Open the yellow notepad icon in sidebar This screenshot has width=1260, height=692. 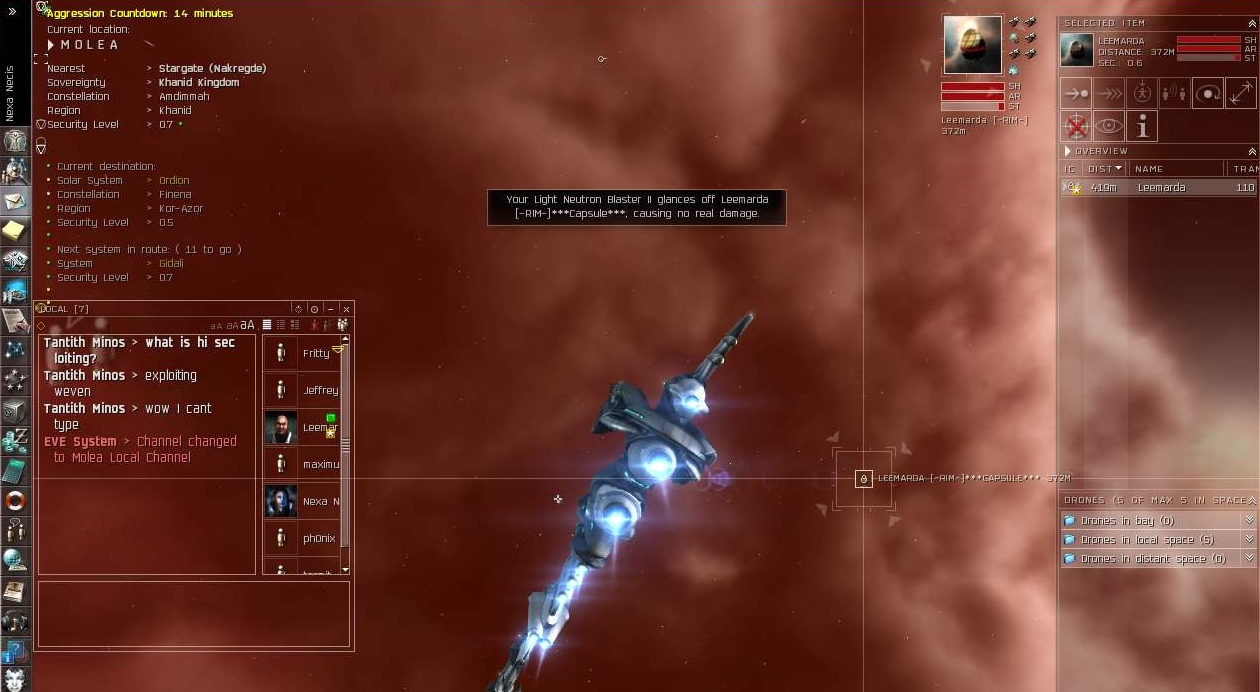coord(14,231)
